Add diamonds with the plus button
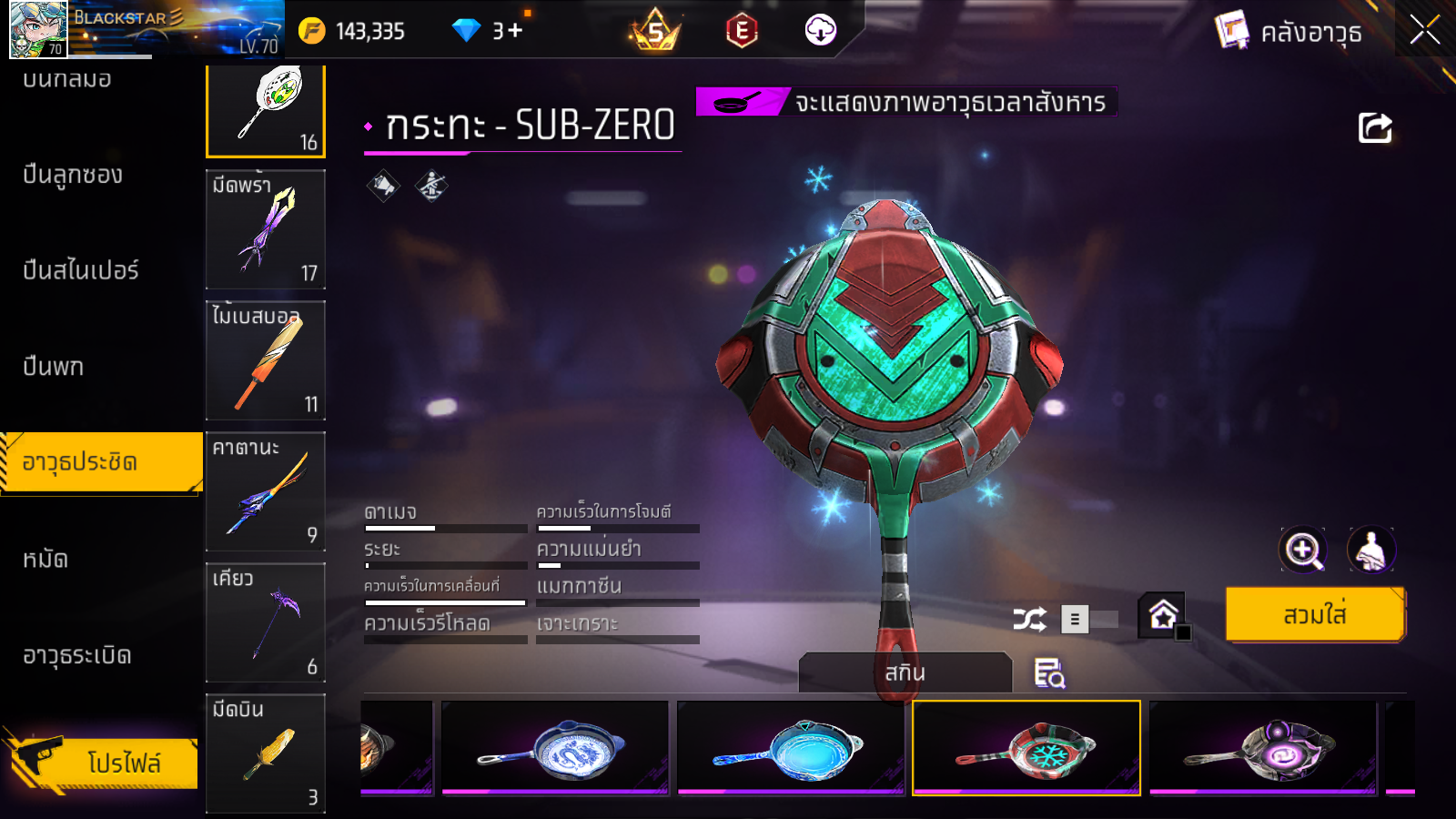Screen dimensions: 1456x819 (x=515, y=31)
